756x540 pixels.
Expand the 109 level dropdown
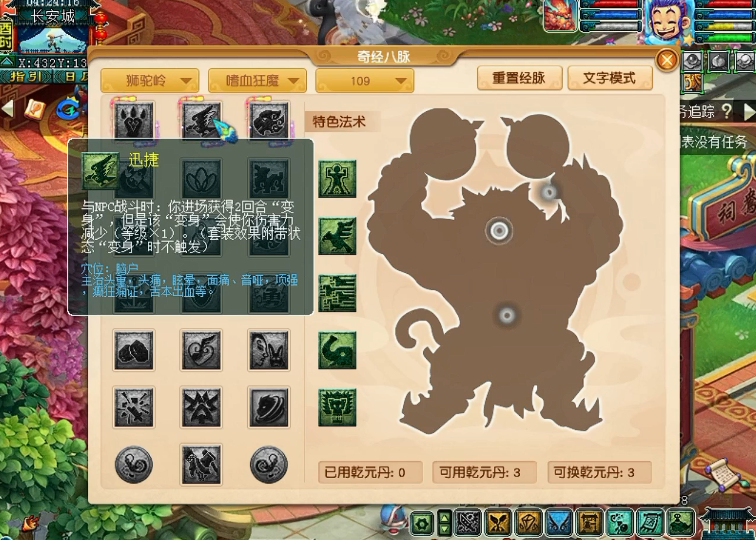[x=364, y=81]
